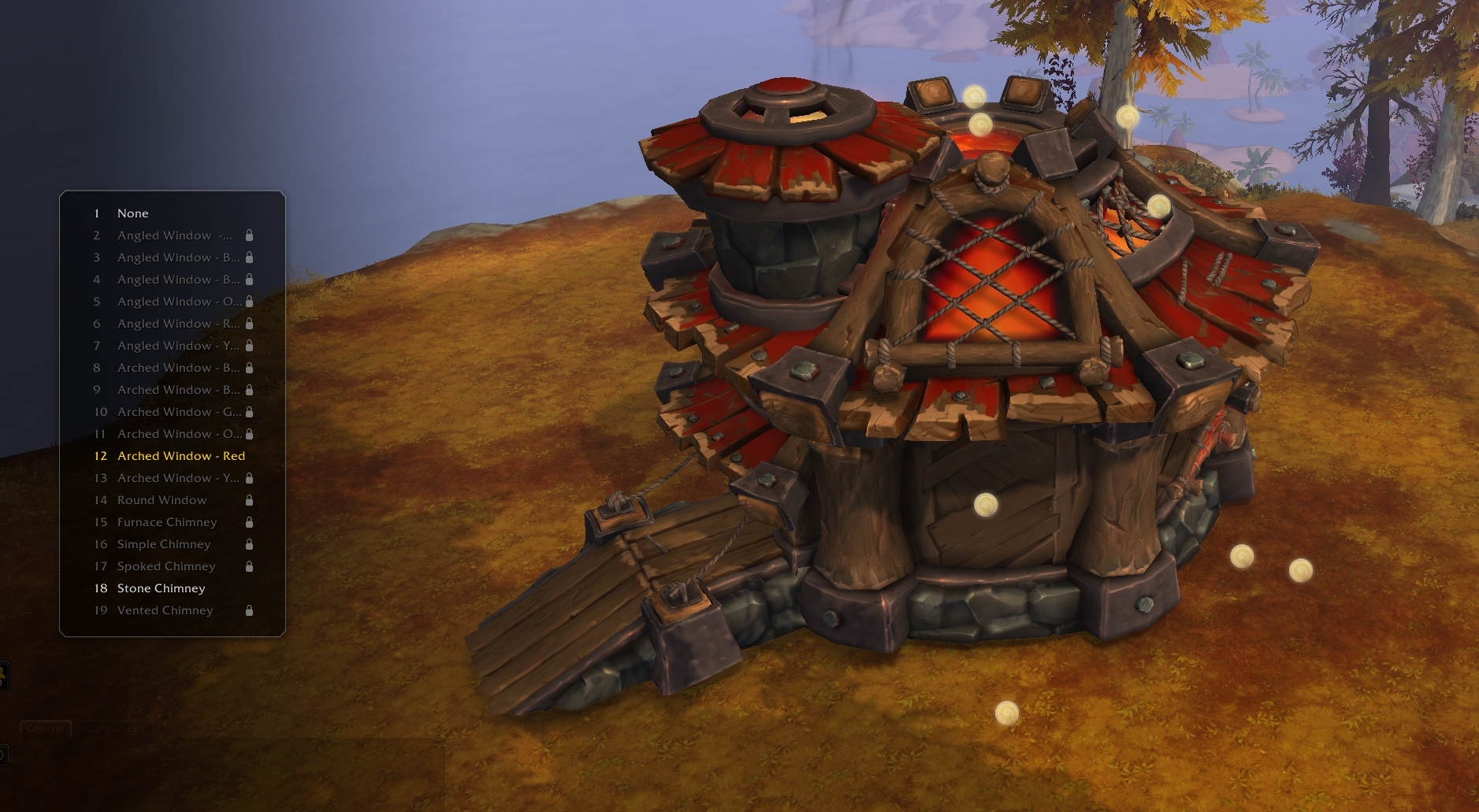1479x812 pixels.
Task: Choose Arched Window - Red
Action: 180,456
